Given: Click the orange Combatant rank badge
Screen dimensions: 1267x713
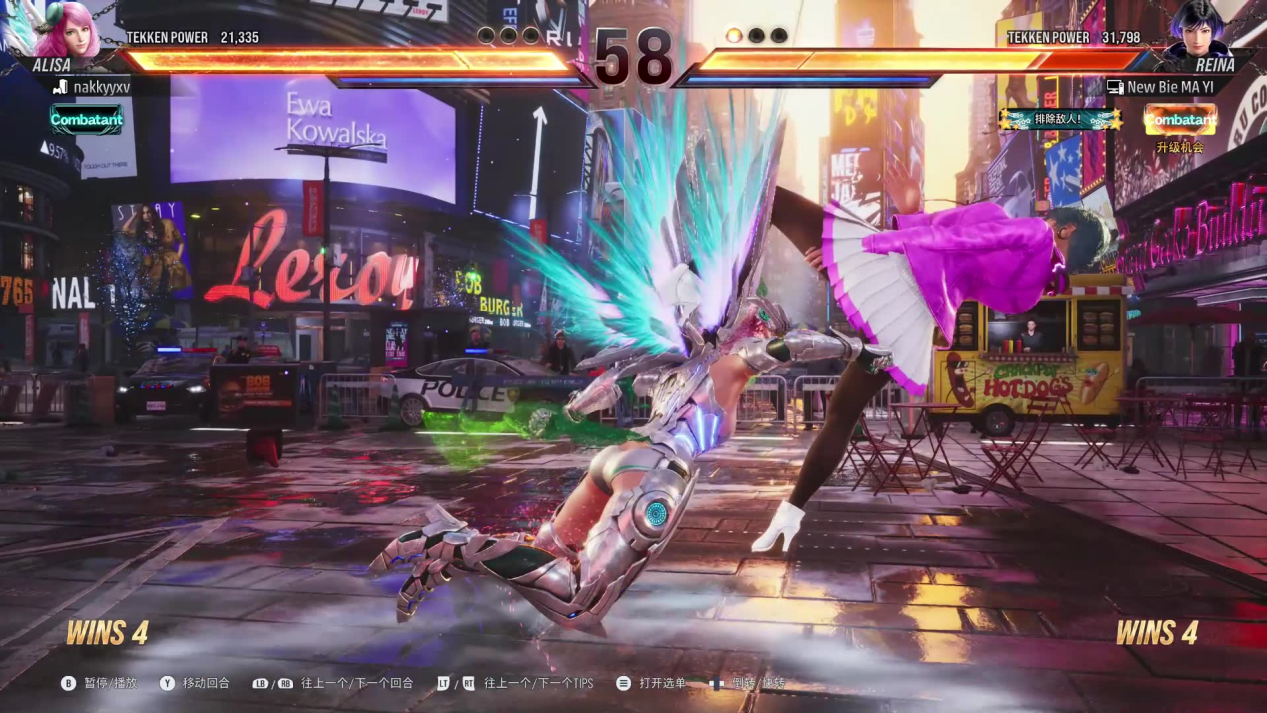Looking at the screenshot, I should [1180, 120].
